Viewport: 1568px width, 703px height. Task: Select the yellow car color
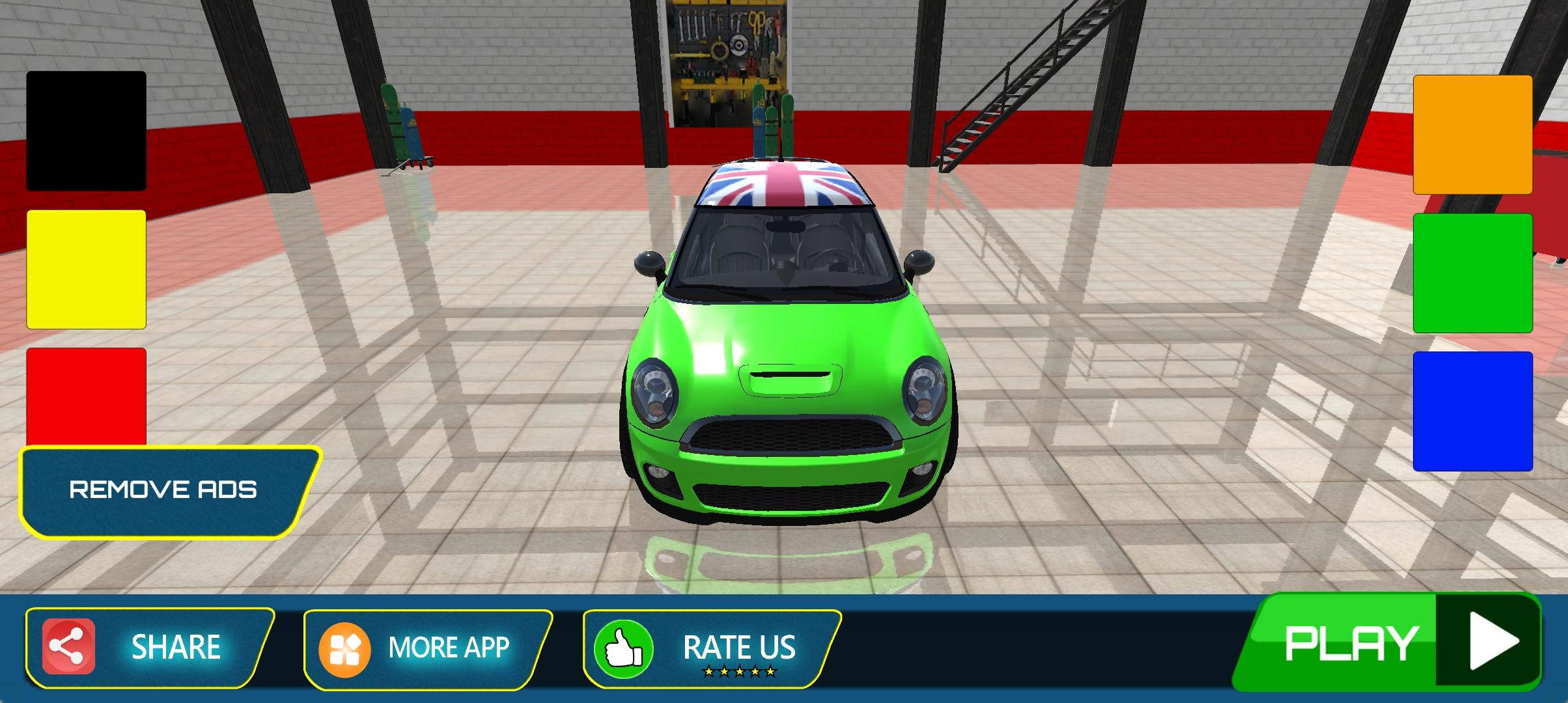pos(86,269)
